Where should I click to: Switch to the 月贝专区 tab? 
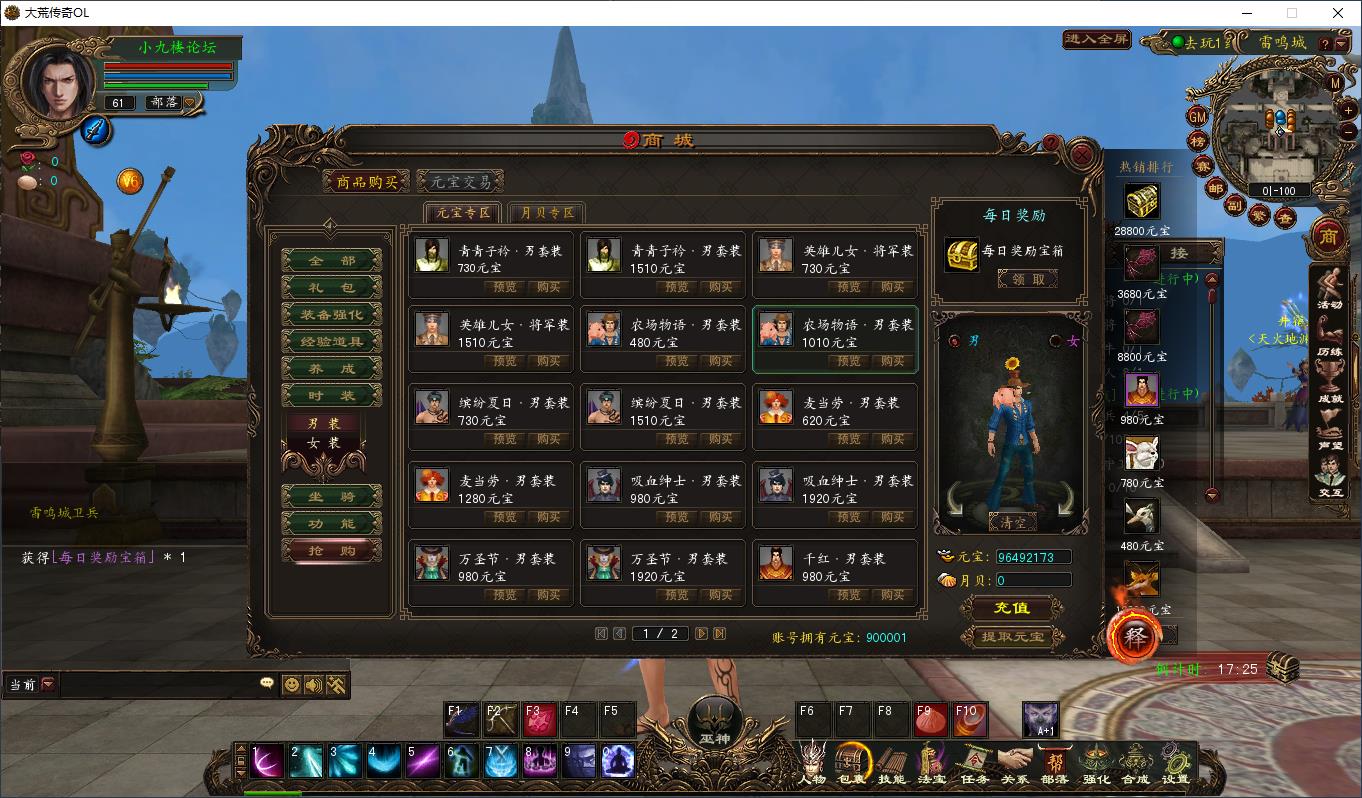point(546,212)
